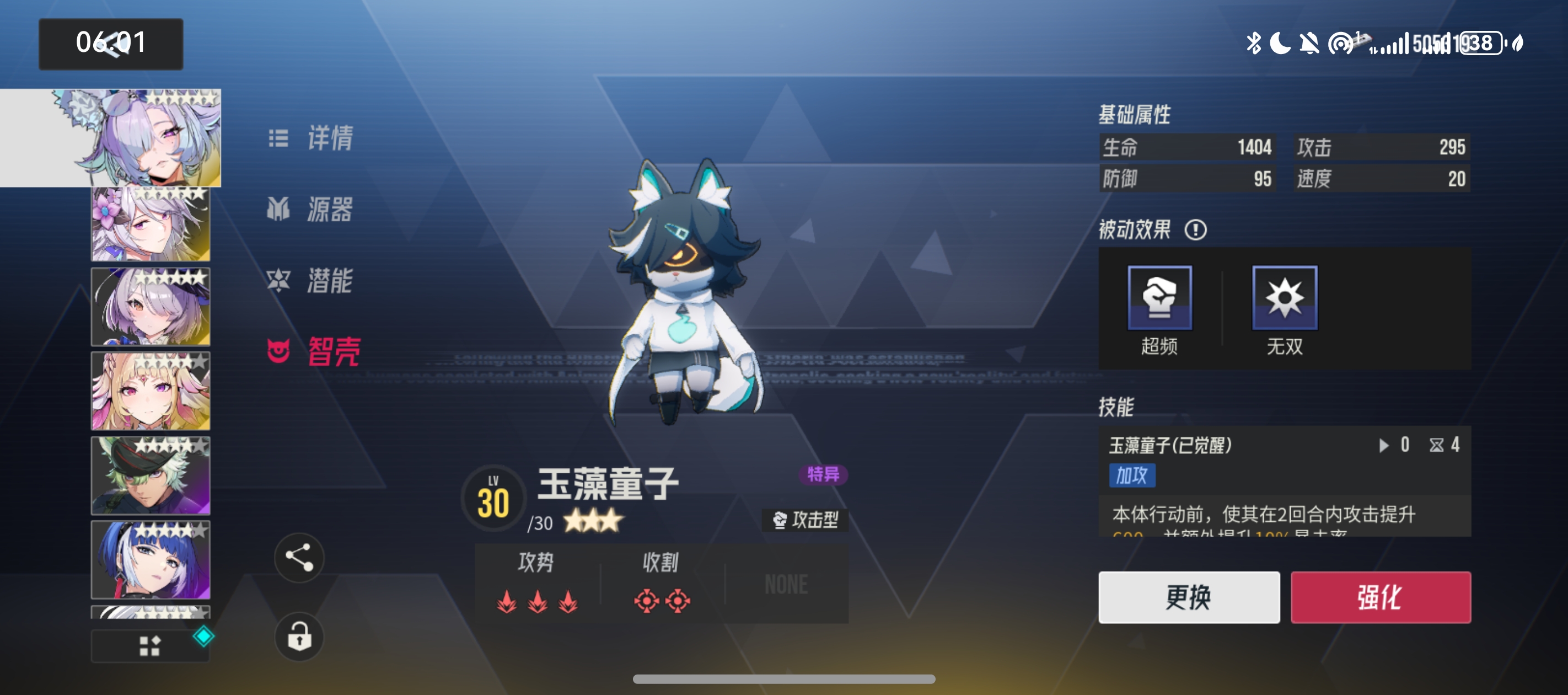
Task: Open the character grid view button
Action: click(x=150, y=646)
